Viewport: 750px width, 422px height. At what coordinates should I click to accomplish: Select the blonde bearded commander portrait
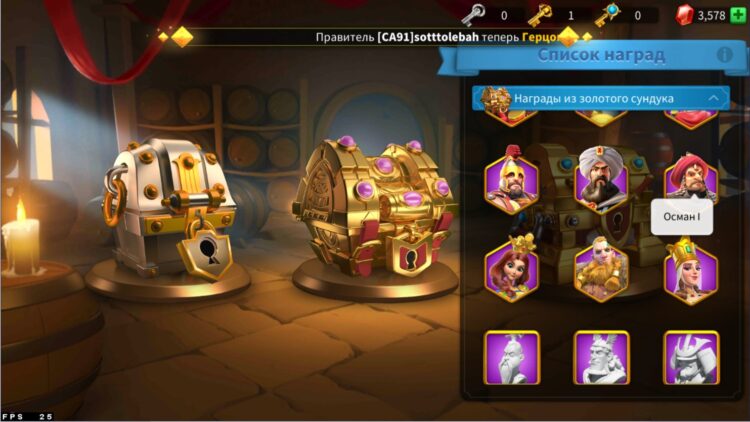click(601, 267)
